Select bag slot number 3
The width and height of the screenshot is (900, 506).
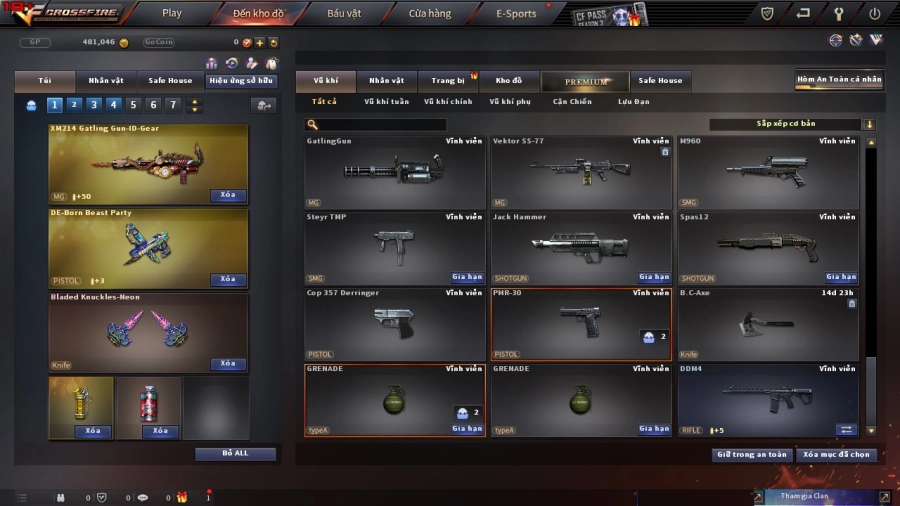[94, 105]
